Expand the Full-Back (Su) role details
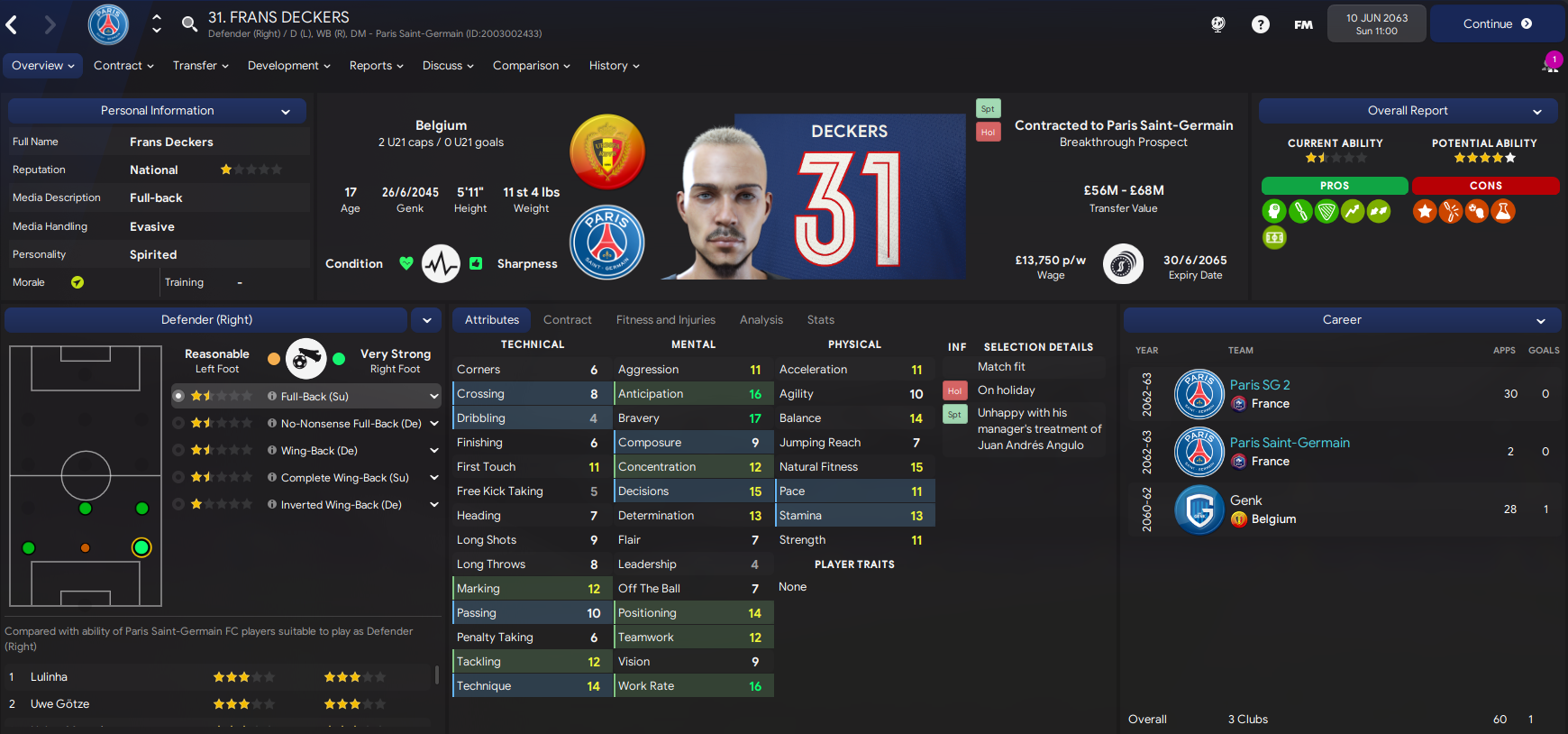Viewport: 1568px width, 734px height. point(434,396)
